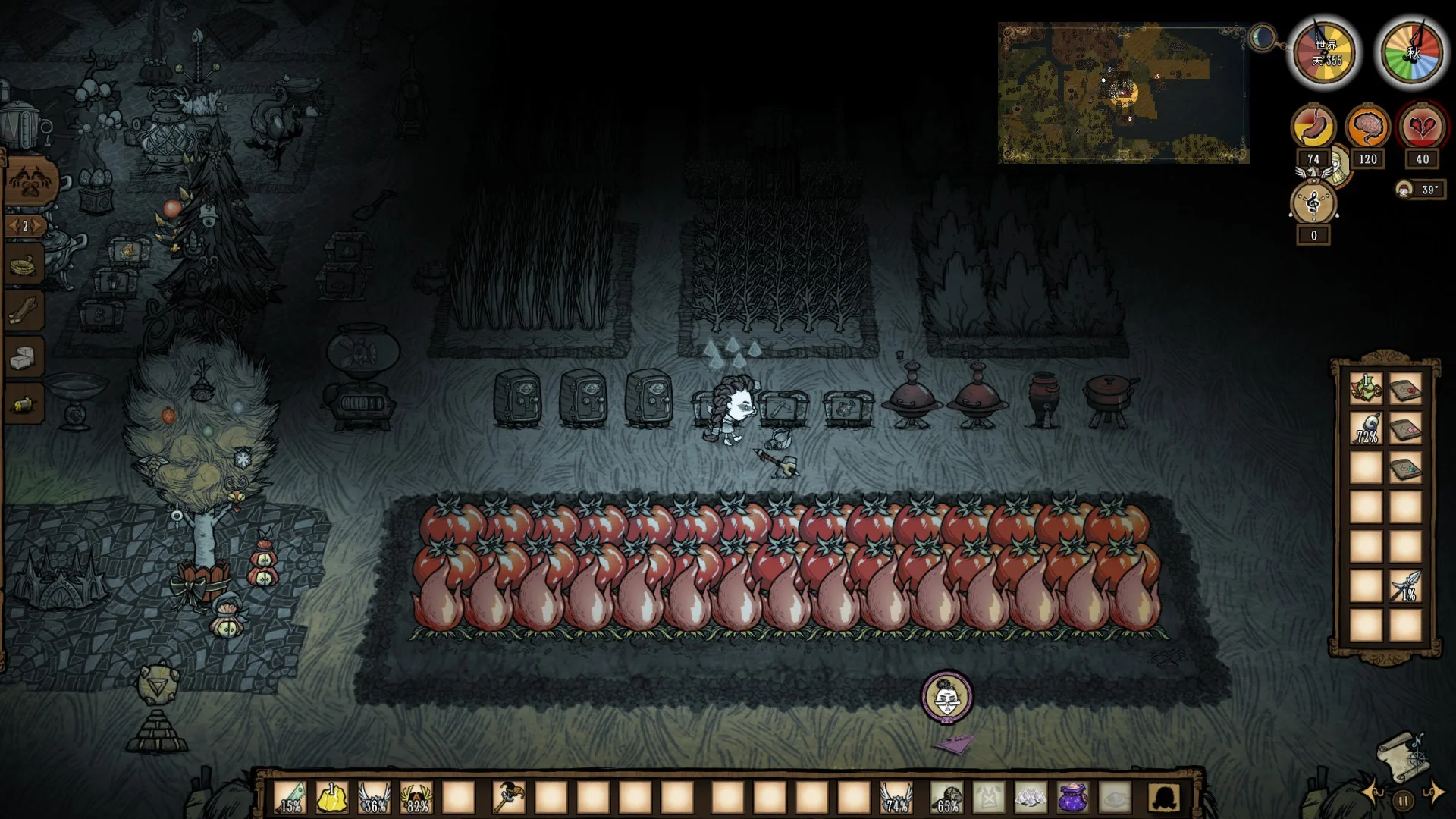Open the minimap
The height and width of the screenshot is (819, 1456).
tap(1124, 93)
